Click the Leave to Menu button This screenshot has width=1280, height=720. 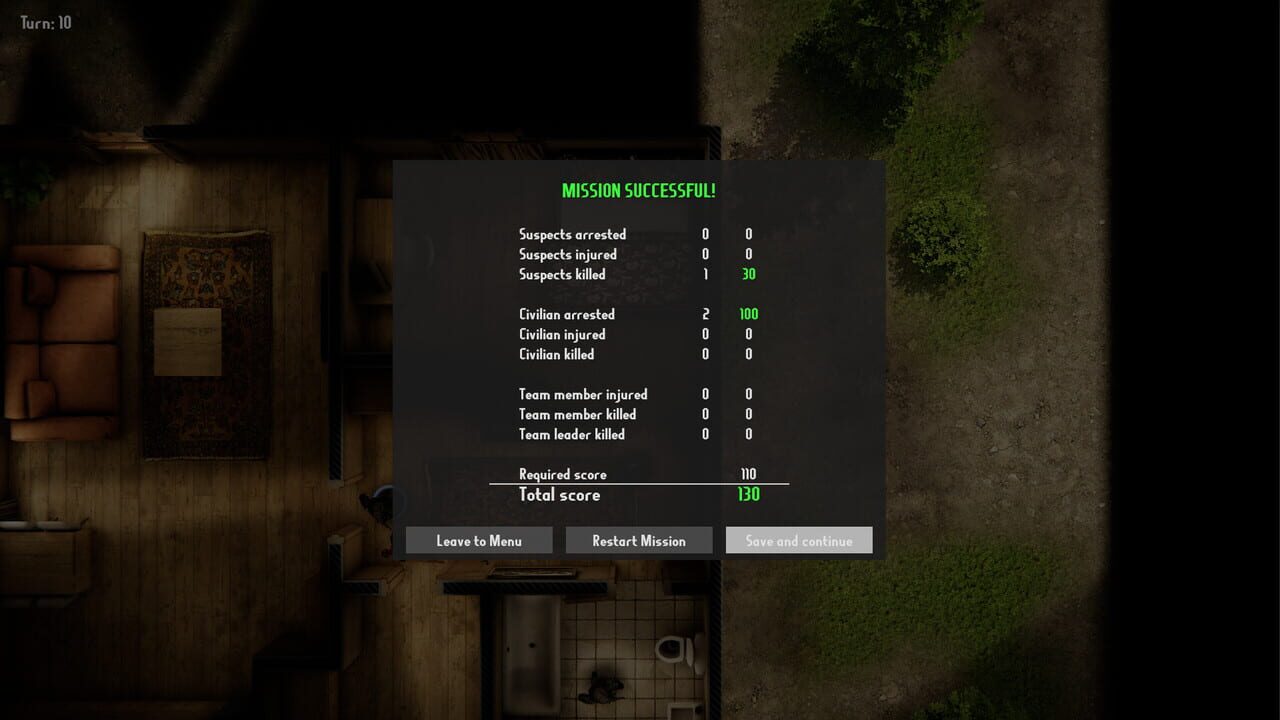478,540
